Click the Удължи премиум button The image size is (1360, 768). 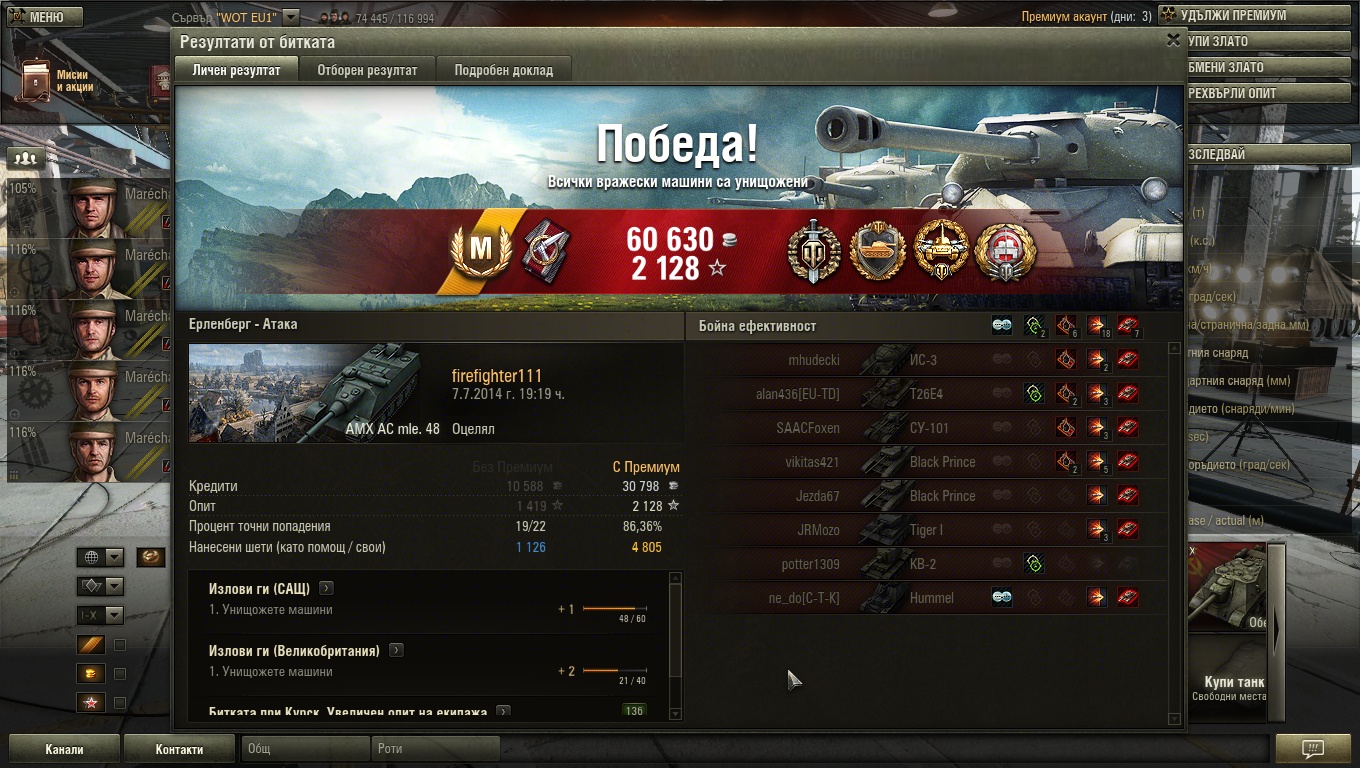[1251, 15]
